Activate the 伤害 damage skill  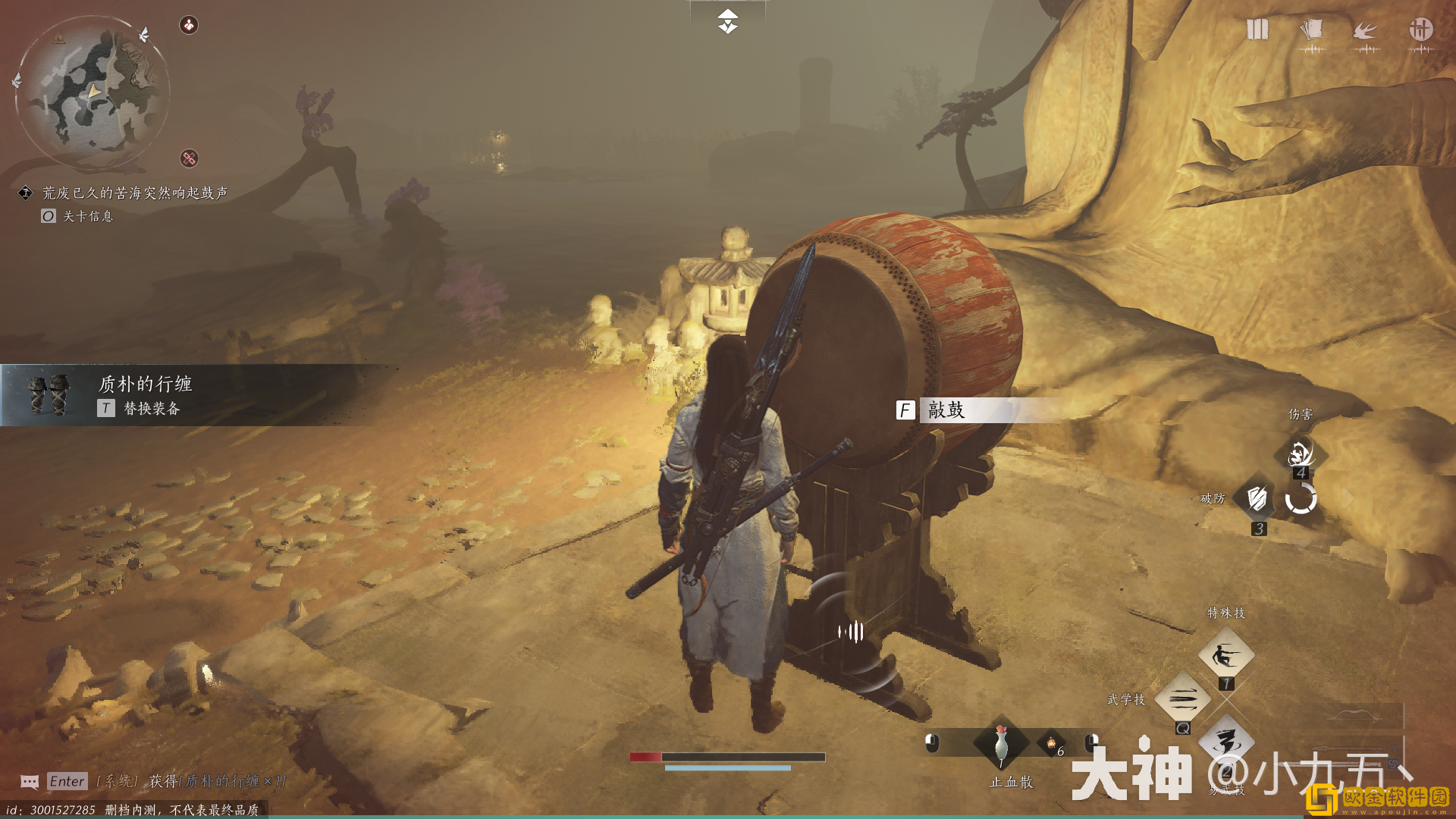click(x=1301, y=453)
